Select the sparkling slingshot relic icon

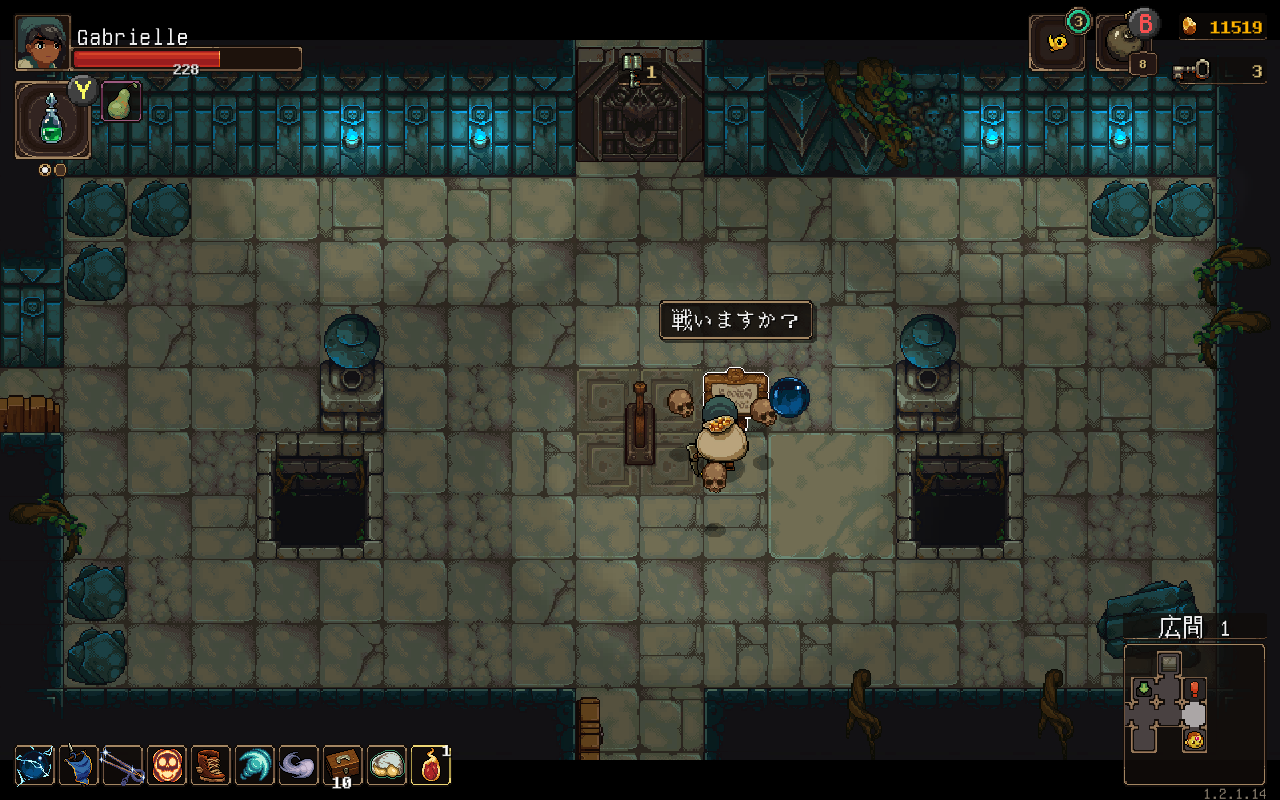coord(123,766)
